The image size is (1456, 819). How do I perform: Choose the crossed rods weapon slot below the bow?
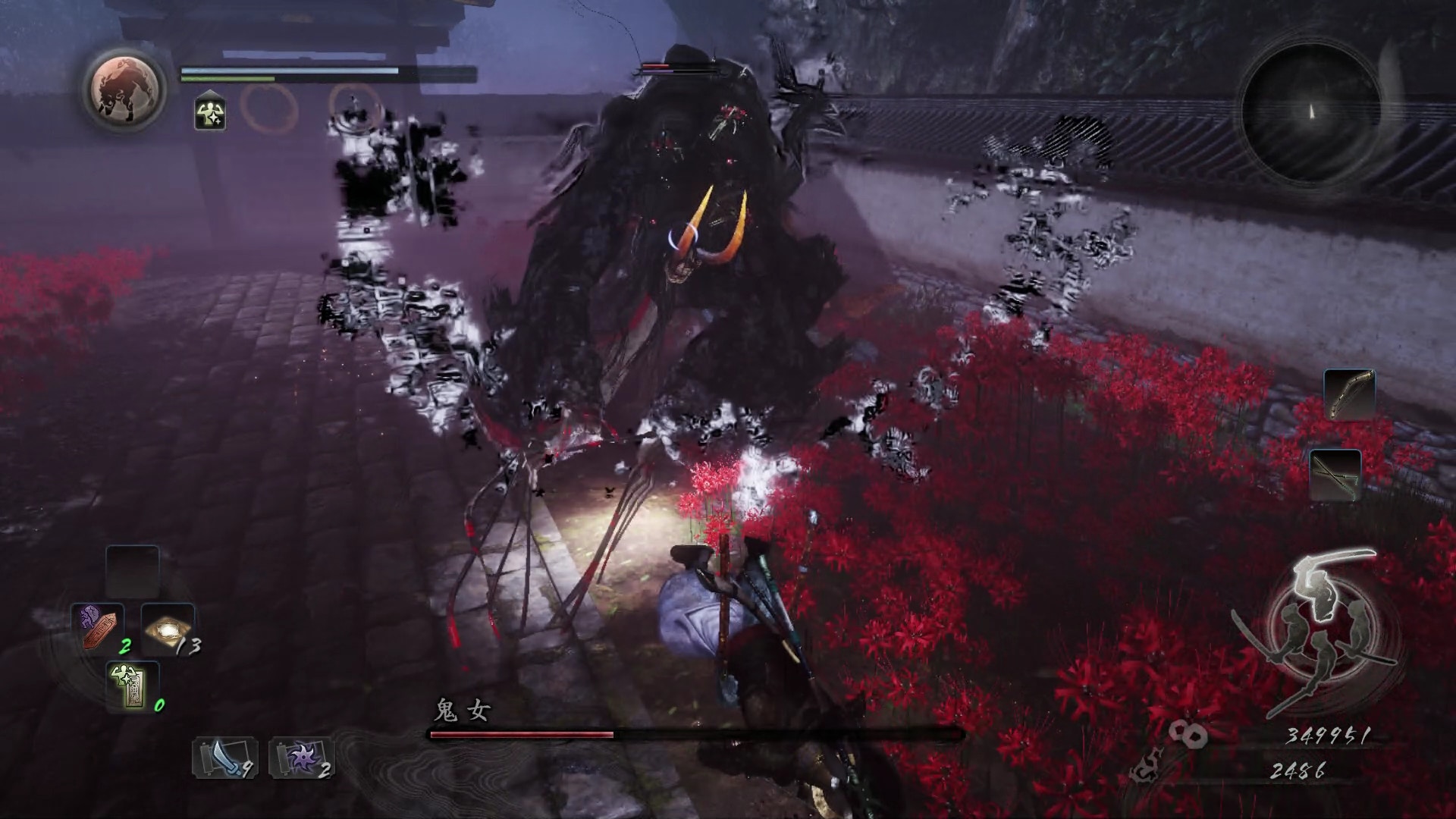coord(1335,475)
